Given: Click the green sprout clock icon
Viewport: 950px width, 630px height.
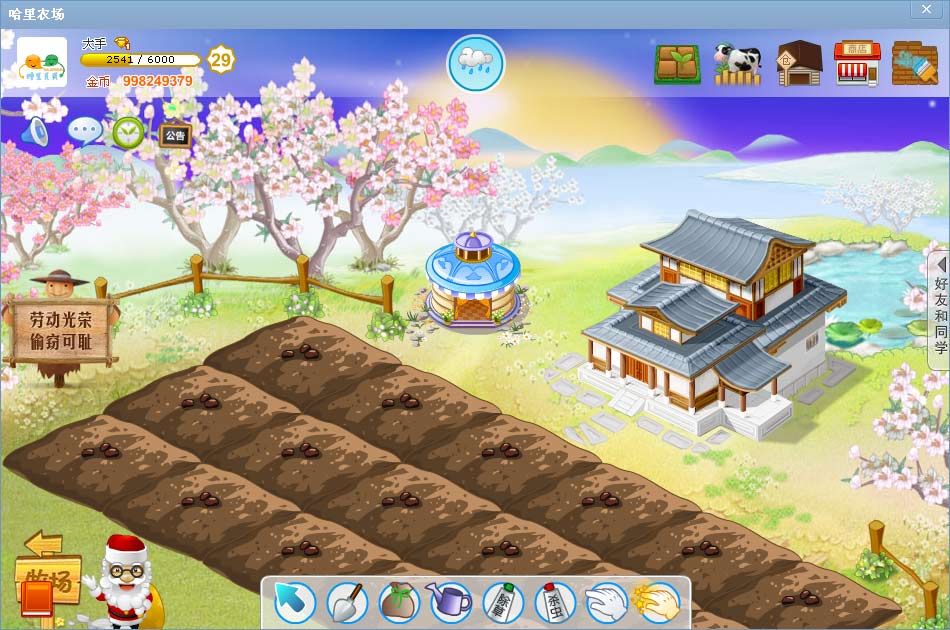Looking at the screenshot, I should click(128, 132).
